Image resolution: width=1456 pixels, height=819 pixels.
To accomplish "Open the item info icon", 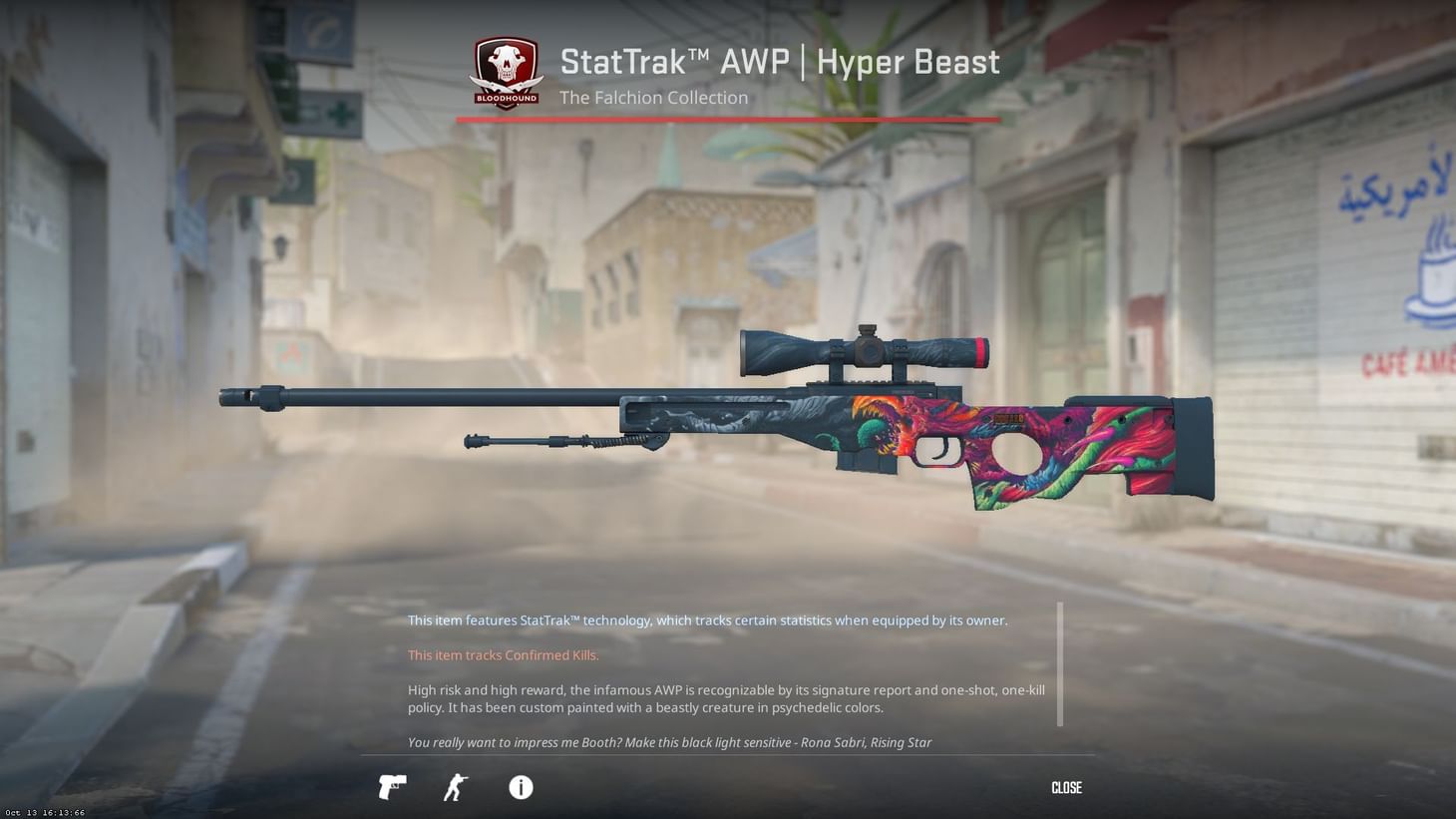I will point(519,787).
